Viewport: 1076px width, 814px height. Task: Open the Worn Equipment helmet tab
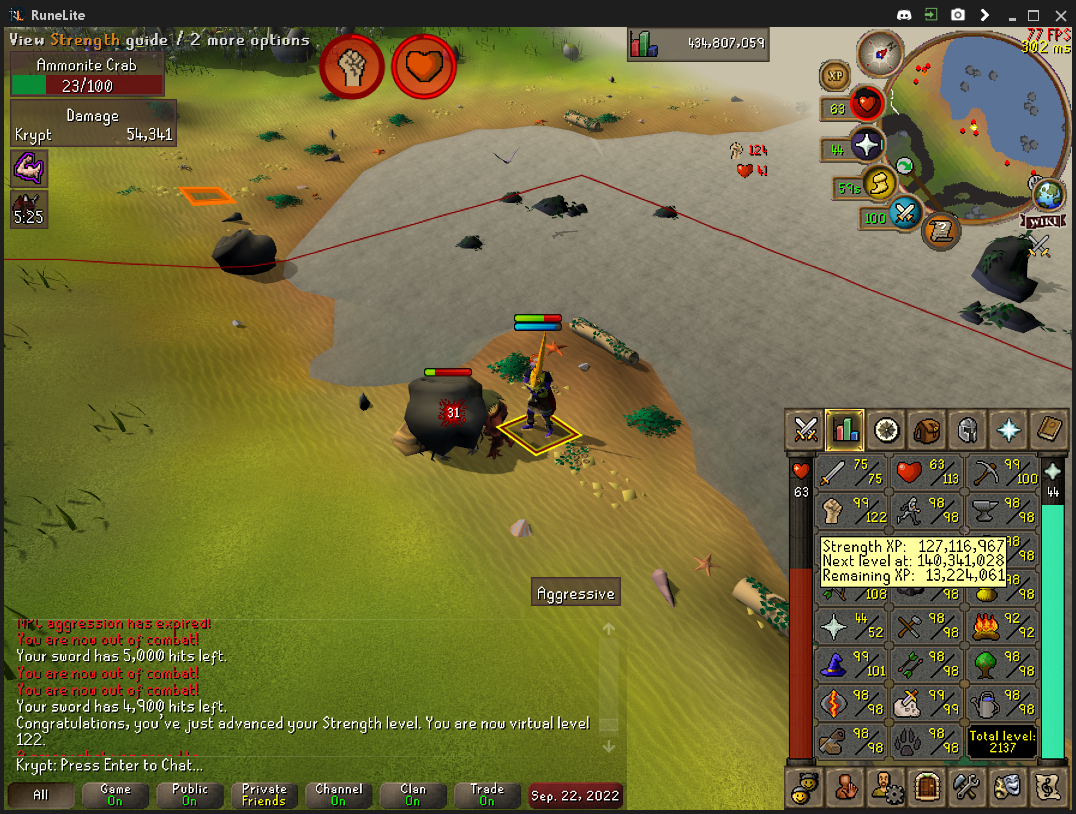point(967,430)
